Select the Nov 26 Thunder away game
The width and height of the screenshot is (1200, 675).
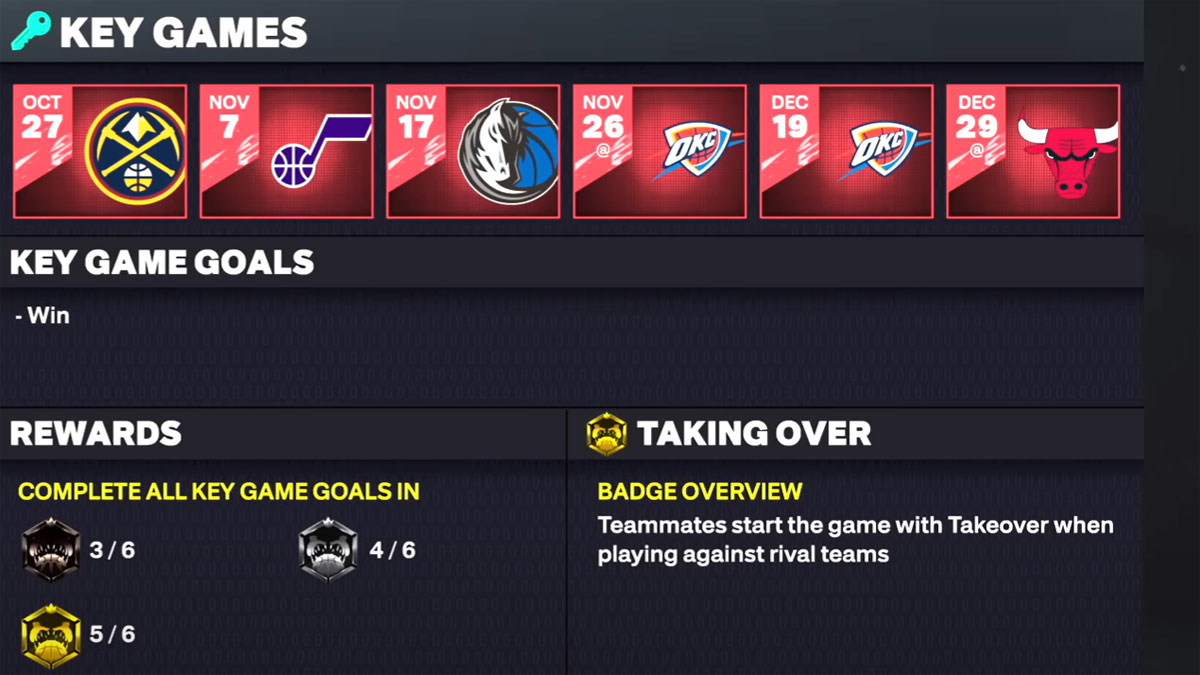[x=660, y=151]
